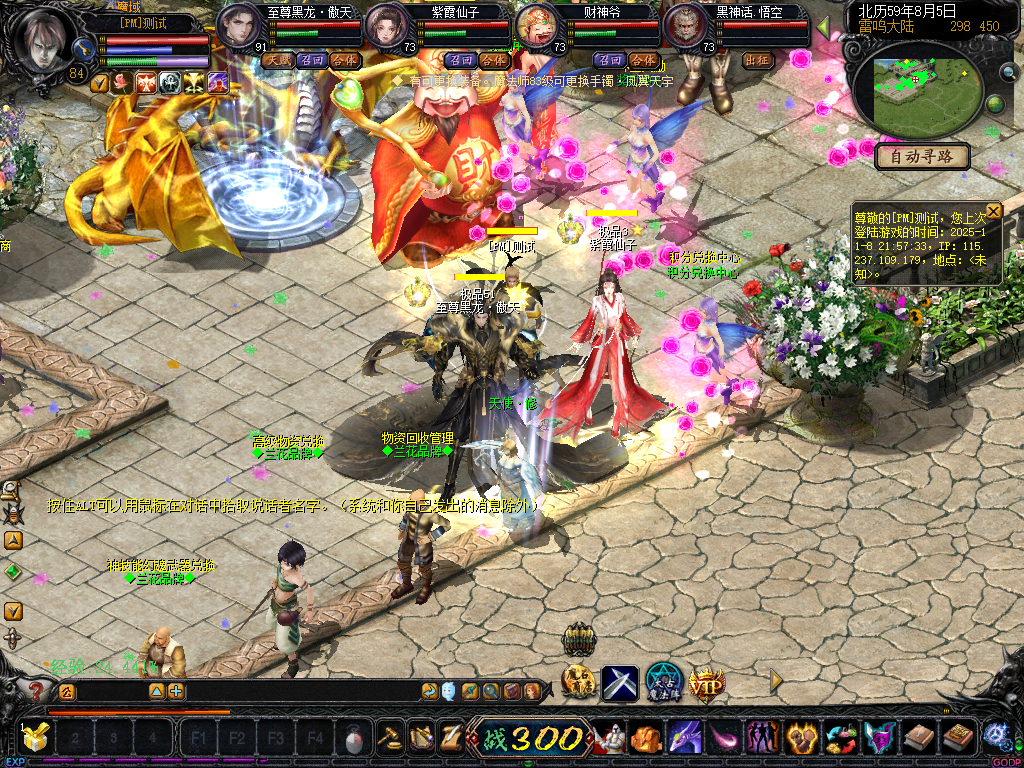Click the gear settings icon in bottom bar

coord(996,737)
